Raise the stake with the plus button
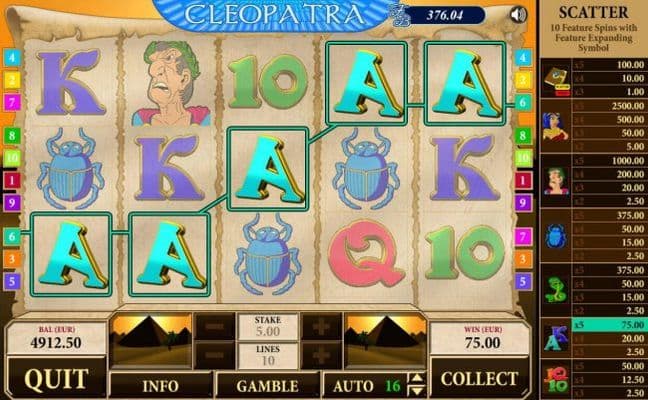648x400 pixels. 321,328
